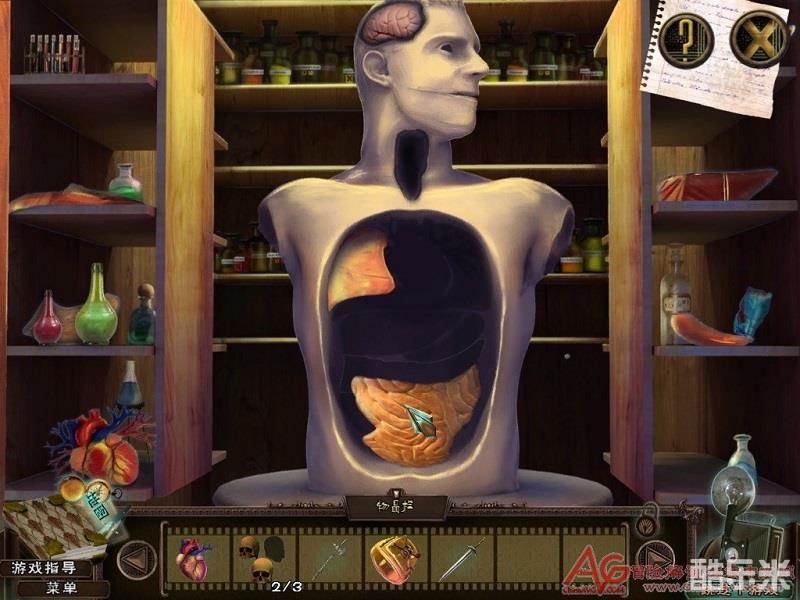Pick the long rapier from the inventory

click(x=329, y=557)
